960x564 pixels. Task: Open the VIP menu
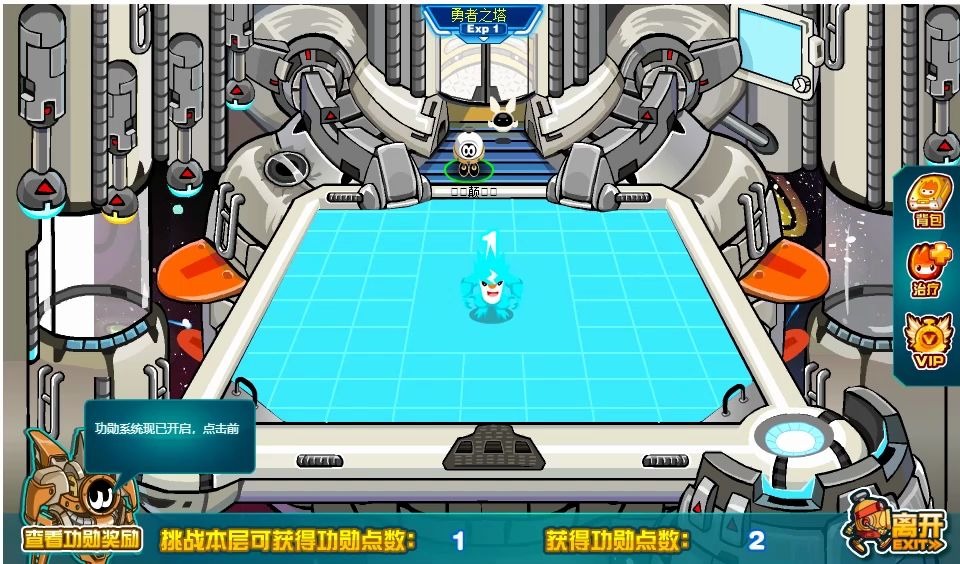(927, 341)
